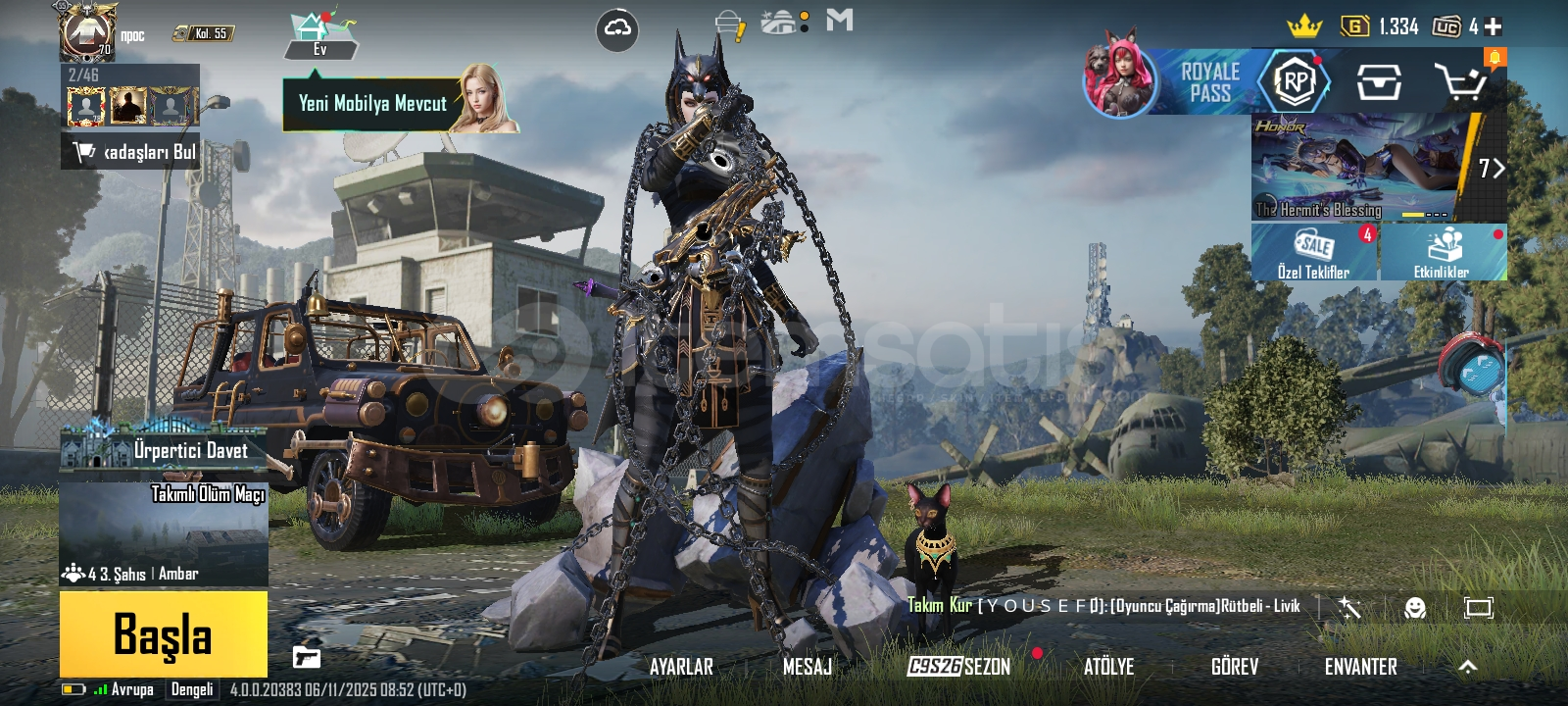
Task: Open the Etkinlikler events panel
Action: [1443, 253]
